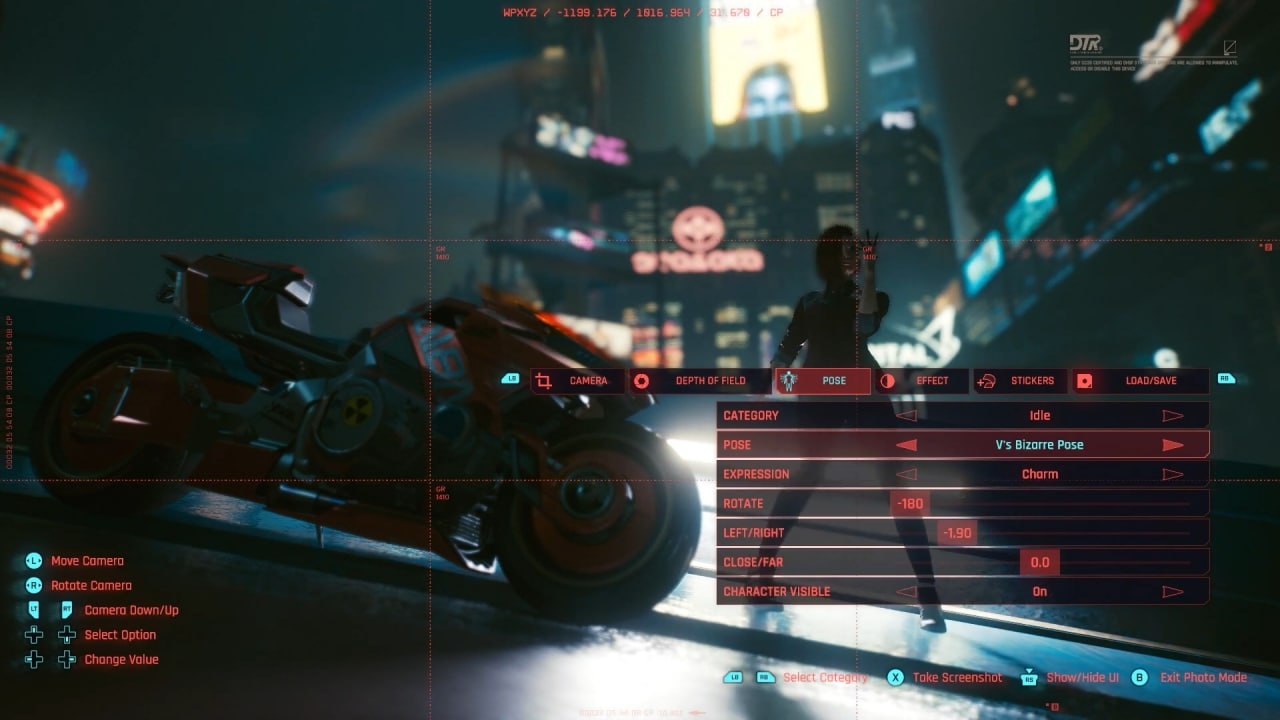The height and width of the screenshot is (720, 1280).
Task: Toggle Character Visible with left arrow
Action: [x=906, y=592]
